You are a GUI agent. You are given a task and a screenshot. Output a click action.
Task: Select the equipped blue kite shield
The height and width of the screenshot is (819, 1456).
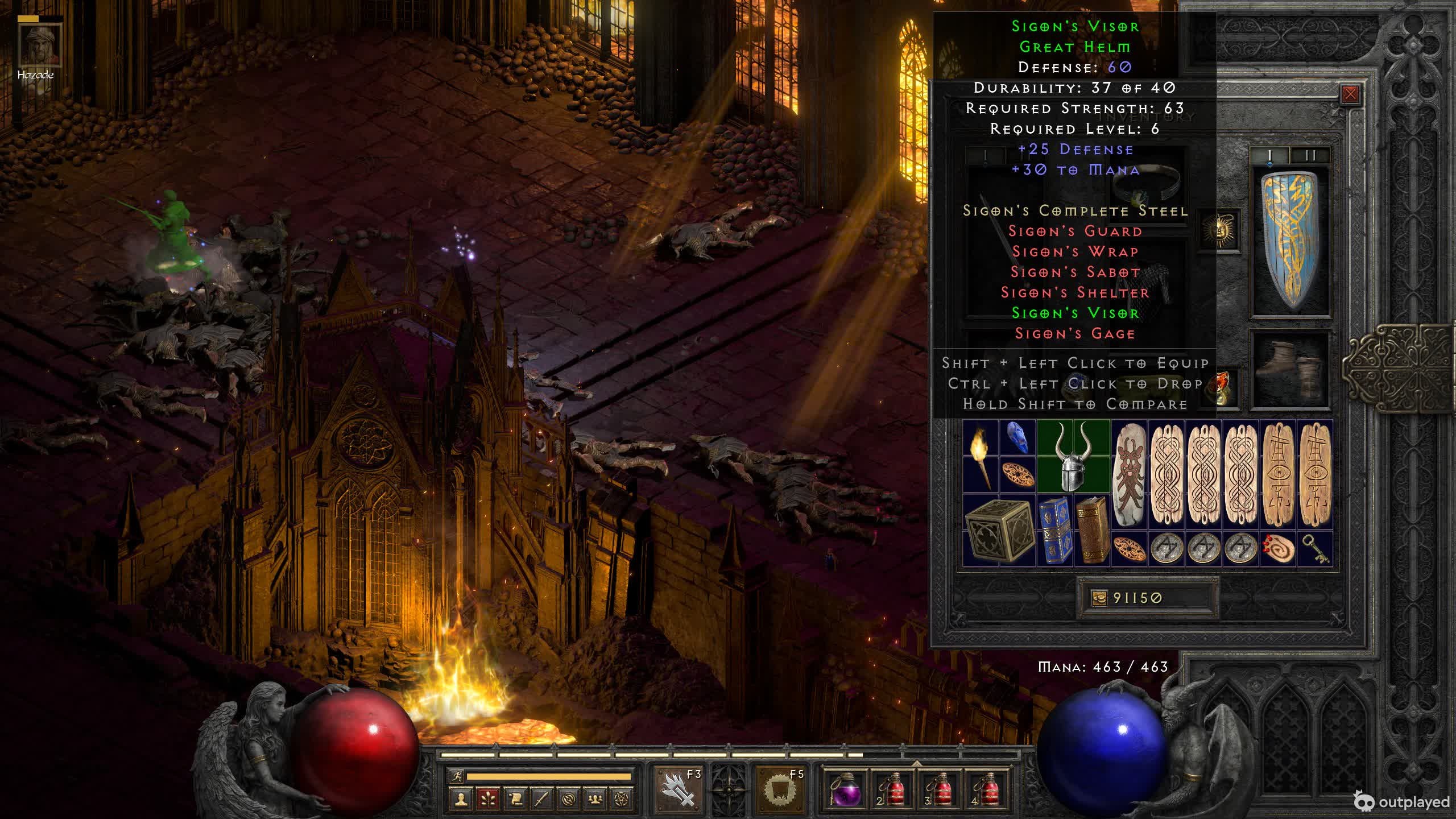1291,240
